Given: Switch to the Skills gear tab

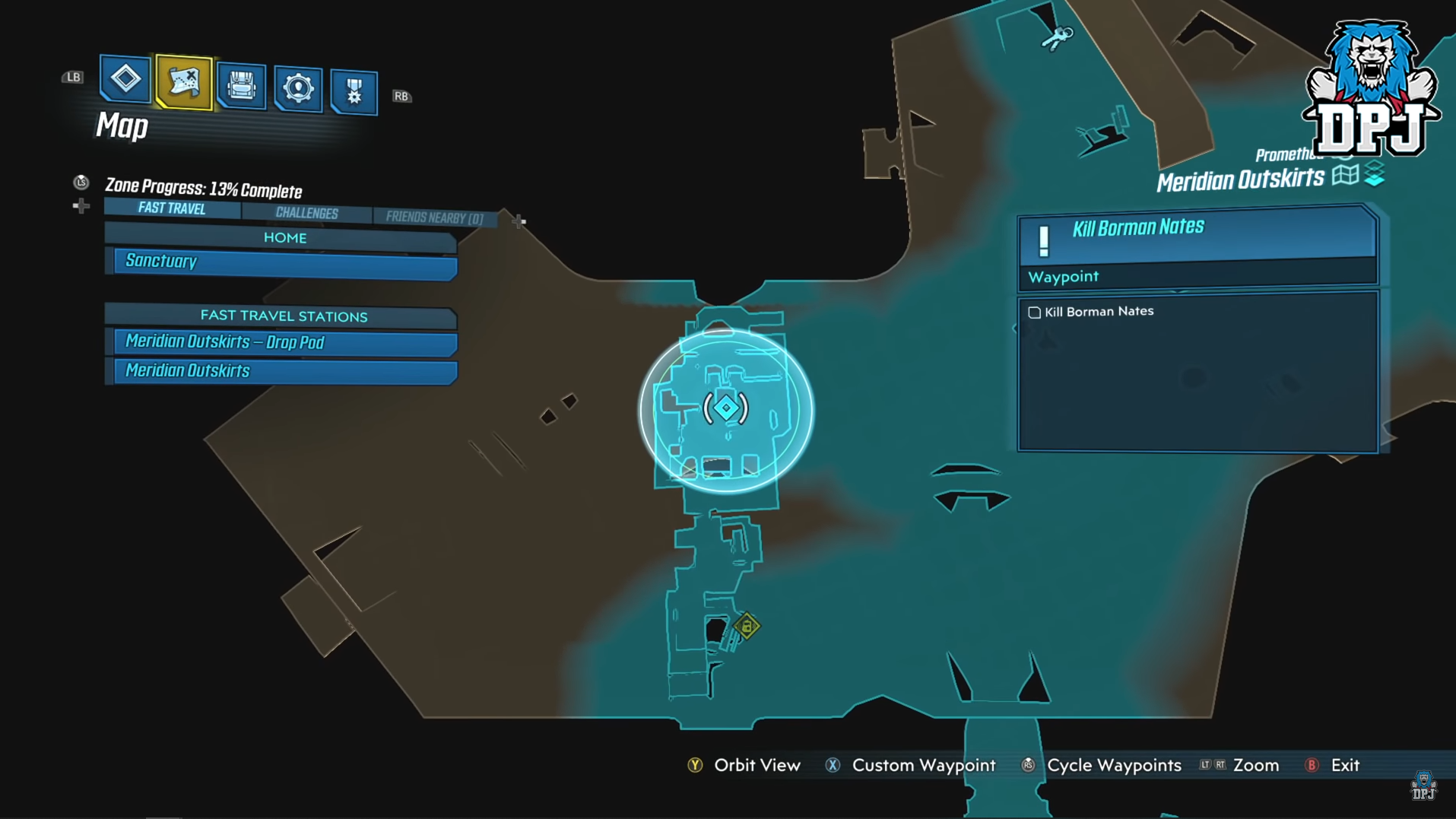Looking at the screenshot, I should [298, 89].
